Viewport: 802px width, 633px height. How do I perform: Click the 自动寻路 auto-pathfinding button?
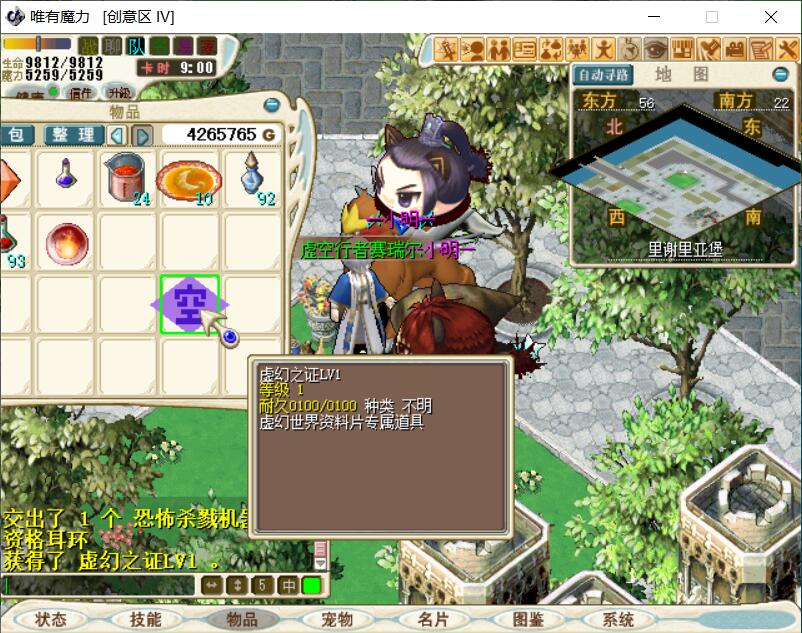tap(603, 75)
